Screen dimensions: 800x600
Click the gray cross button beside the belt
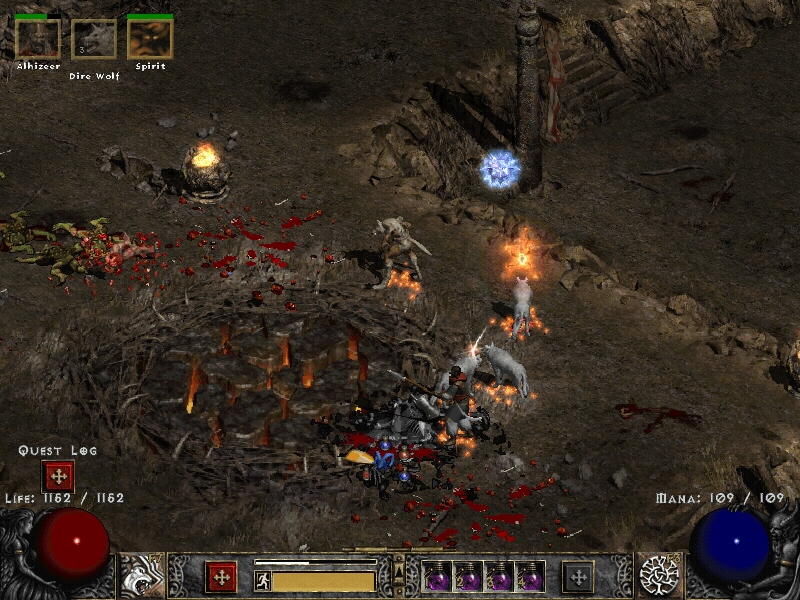[578, 577]
